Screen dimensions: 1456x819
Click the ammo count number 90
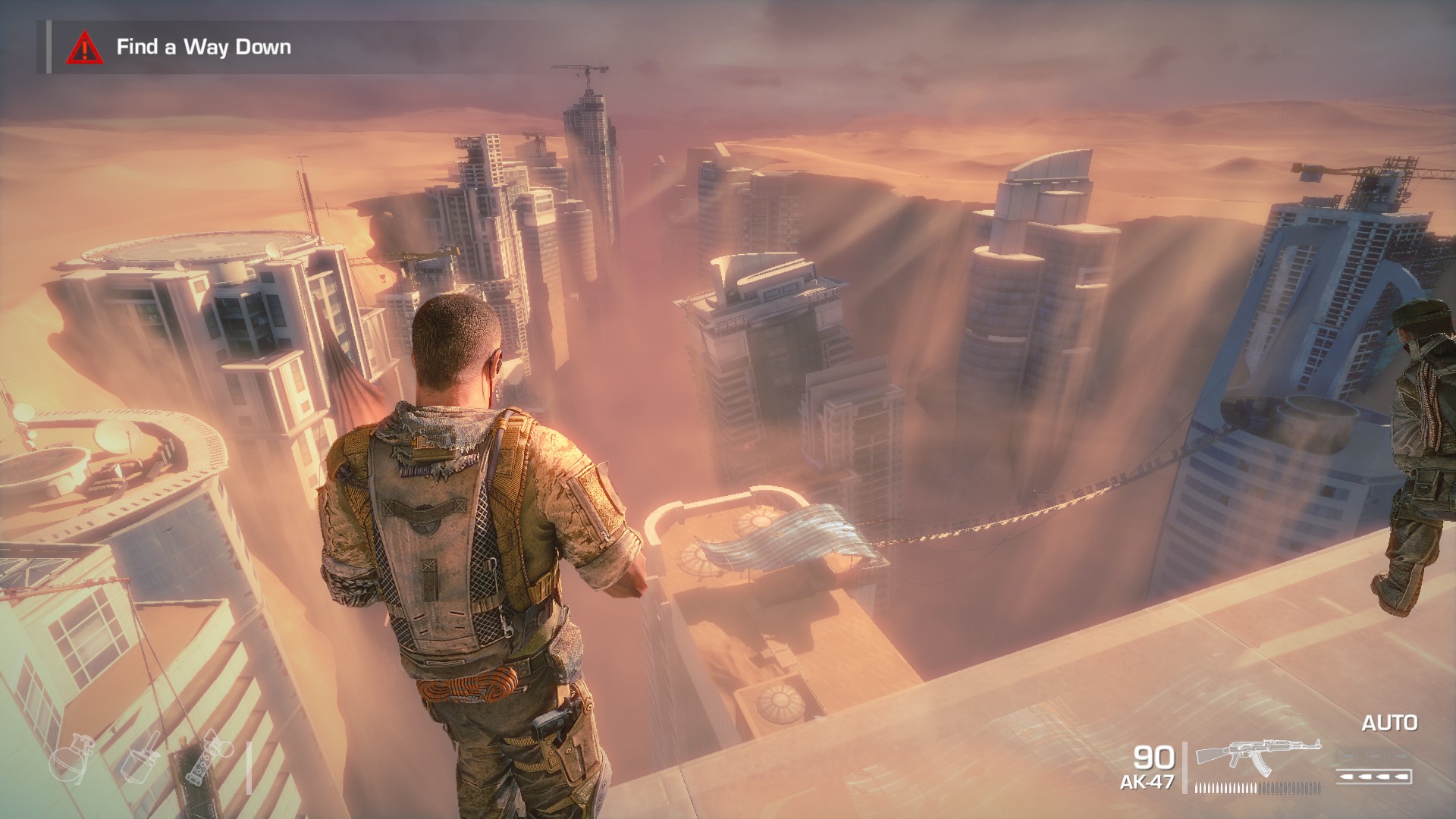click(1153, 757)
